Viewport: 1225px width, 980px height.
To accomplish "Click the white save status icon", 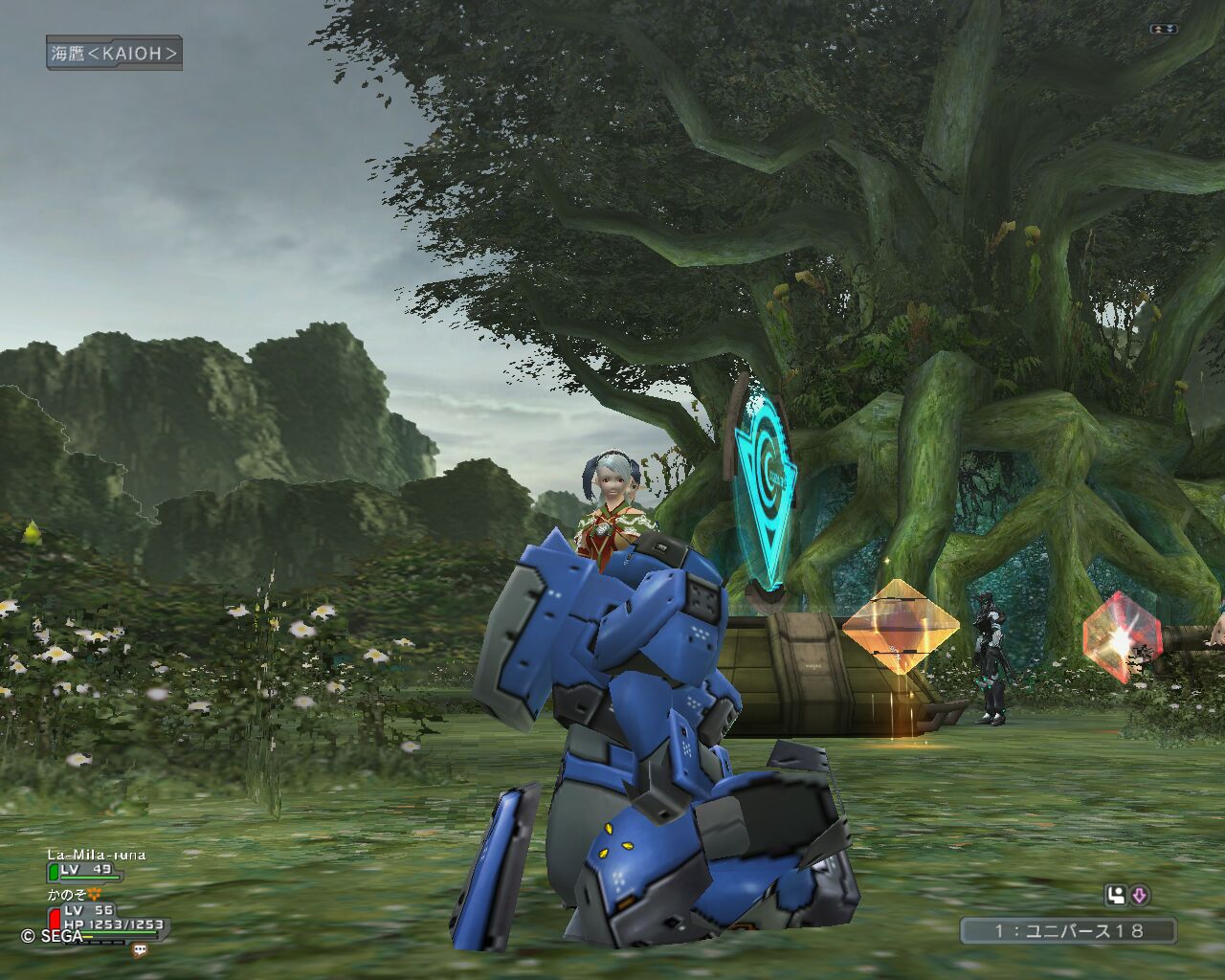I will pyautogui.click(x=1115, y=896).
